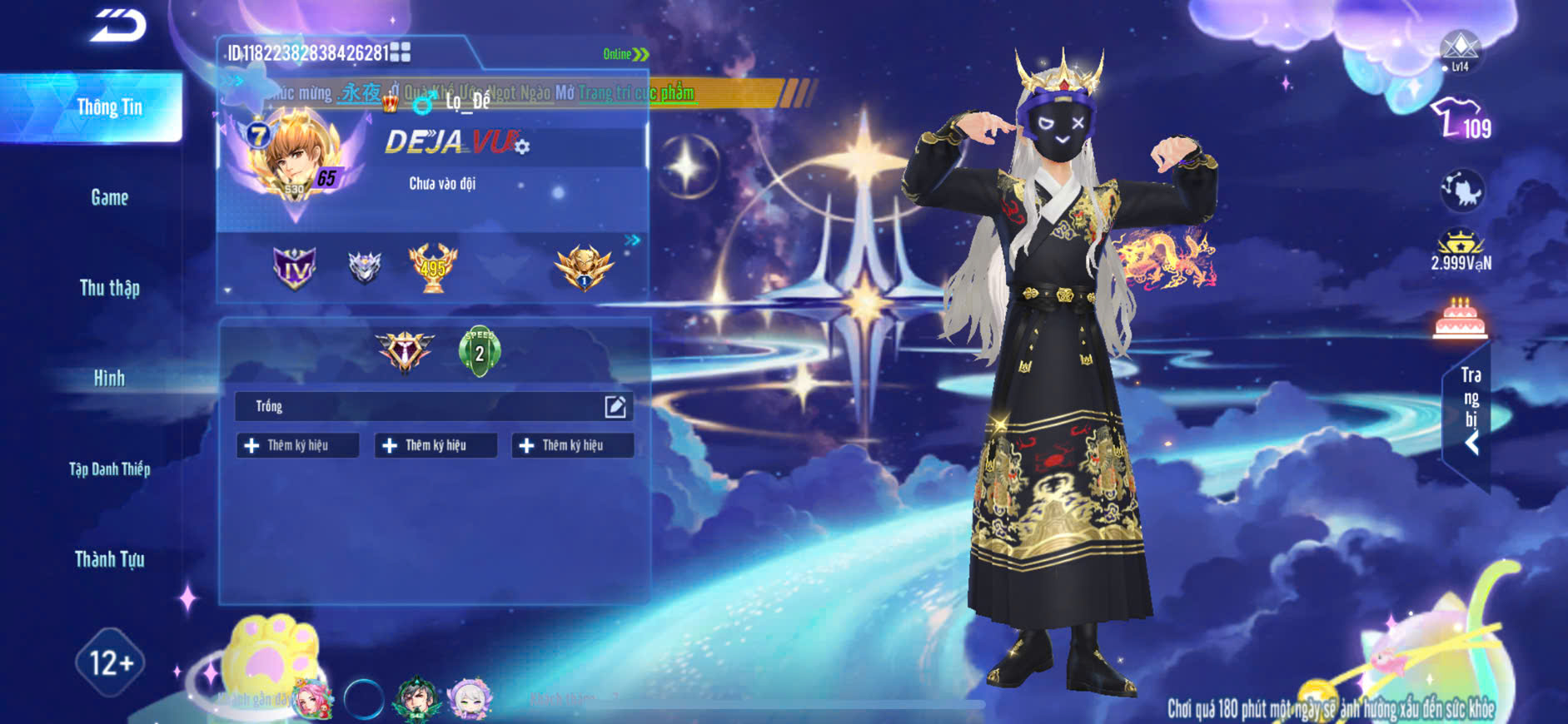Go back using the top-left arrow
The width and height of the screenshot is (1568, 724).
pyautogui.click(x=118, y=25)
